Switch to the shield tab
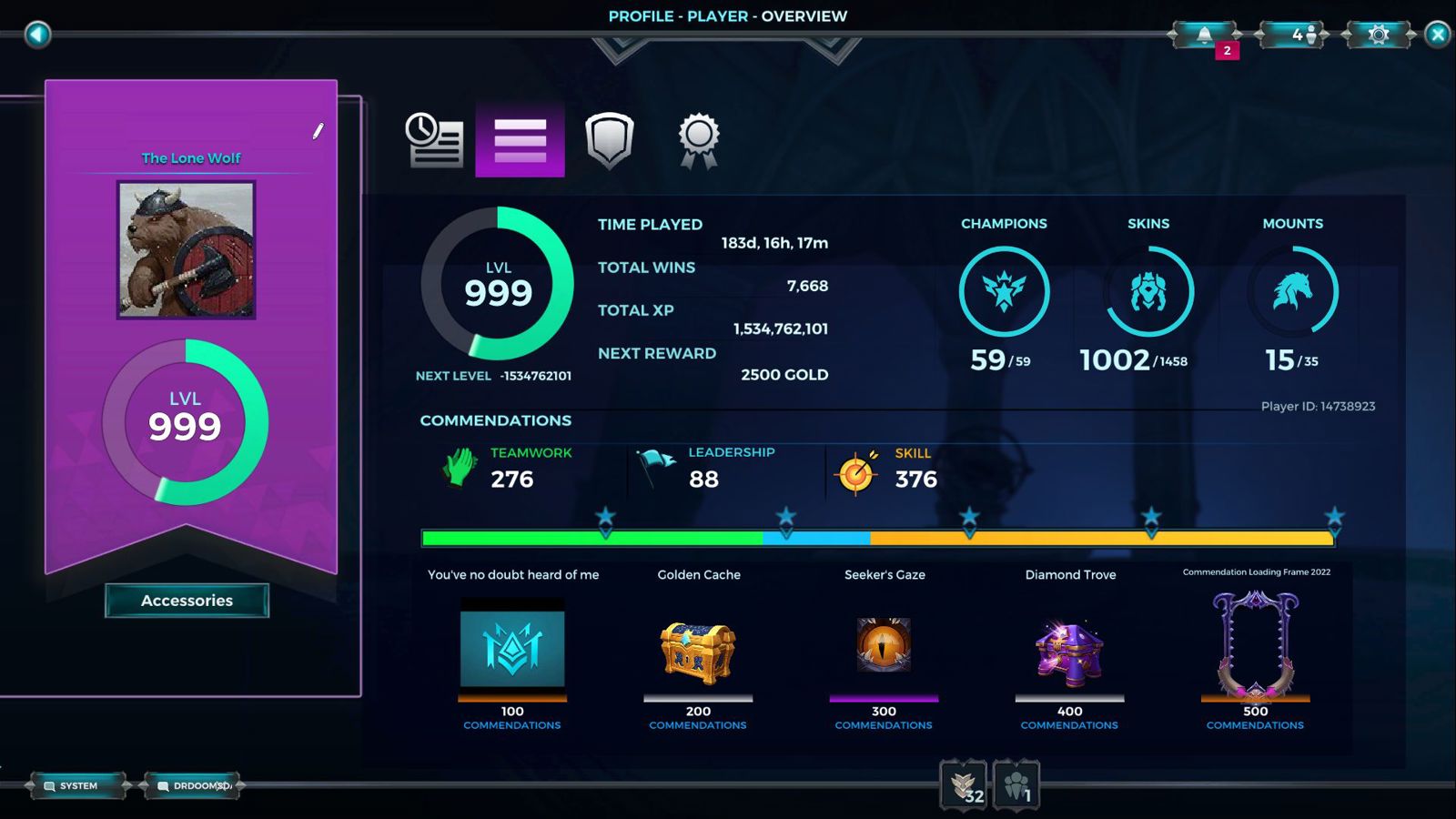The width and height of the screenshot is (1456, 819). pos(609,140)
